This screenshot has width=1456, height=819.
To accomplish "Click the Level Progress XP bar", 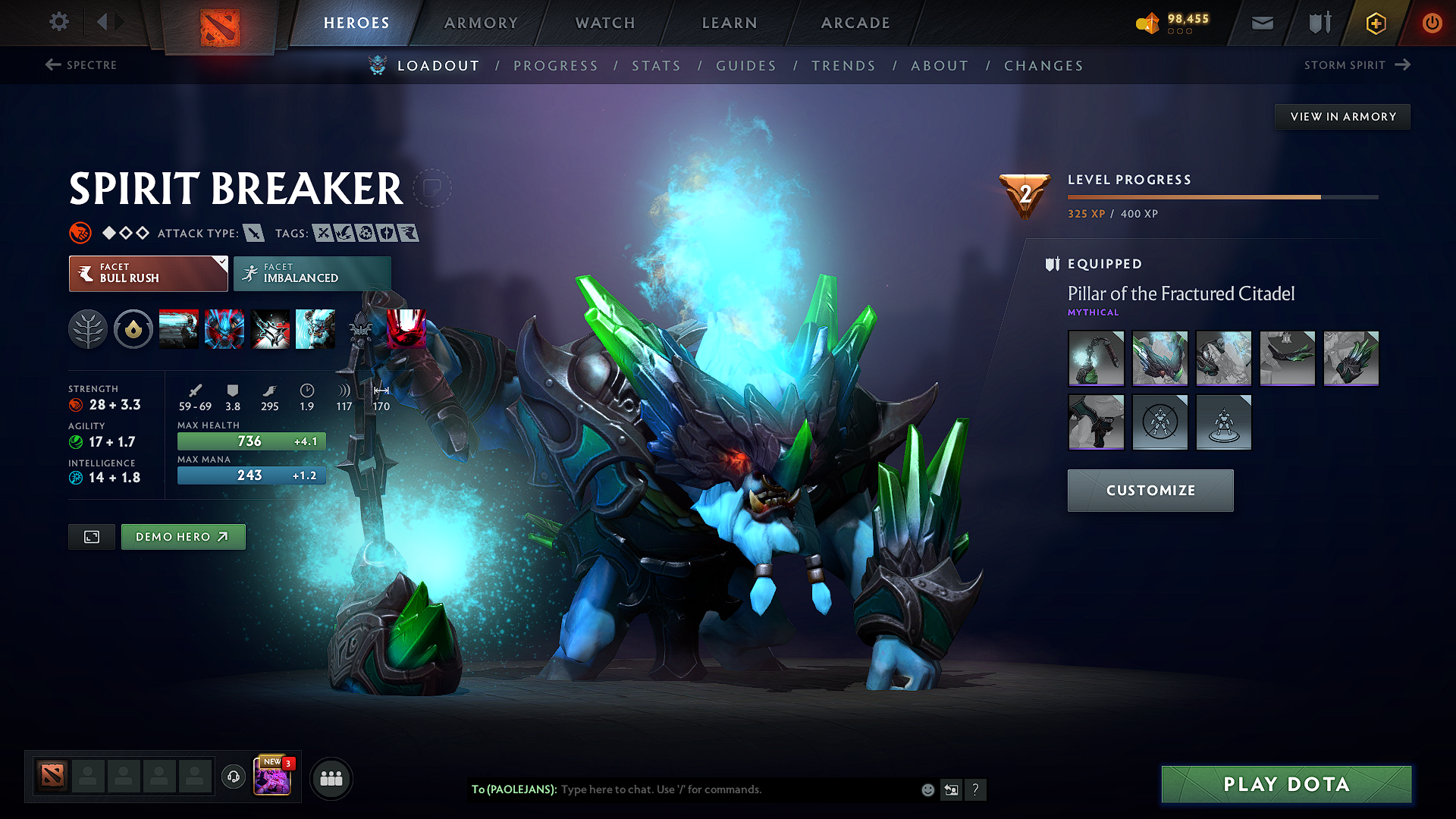I will coord(1222,197).
